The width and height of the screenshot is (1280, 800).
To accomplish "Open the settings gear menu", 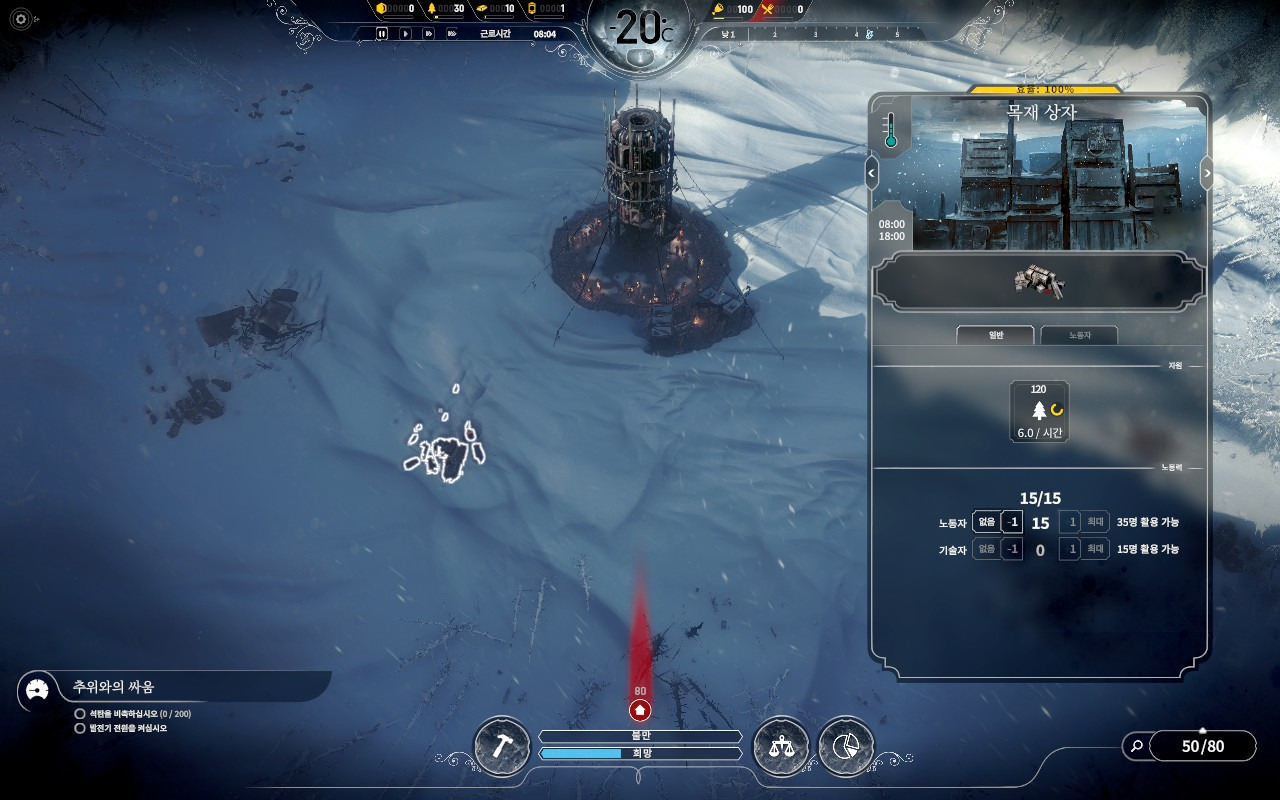I will 21,18.
